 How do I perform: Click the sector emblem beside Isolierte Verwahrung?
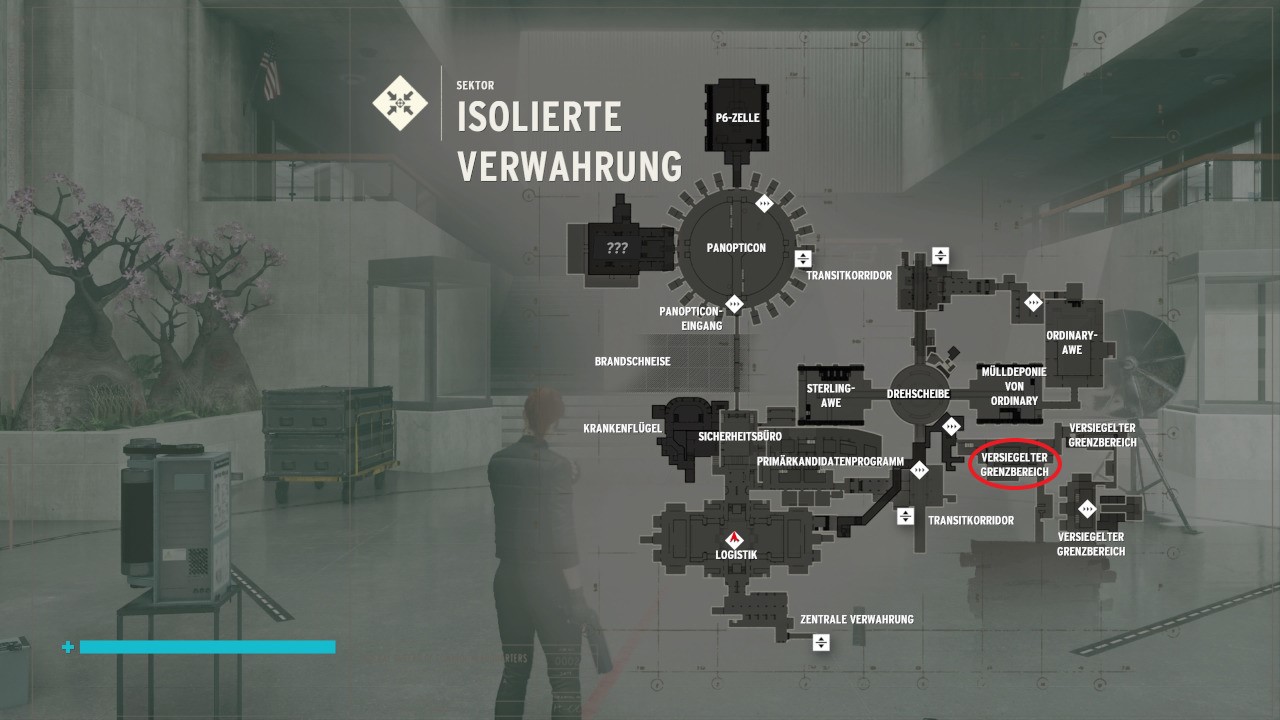(x=400, y=101)
